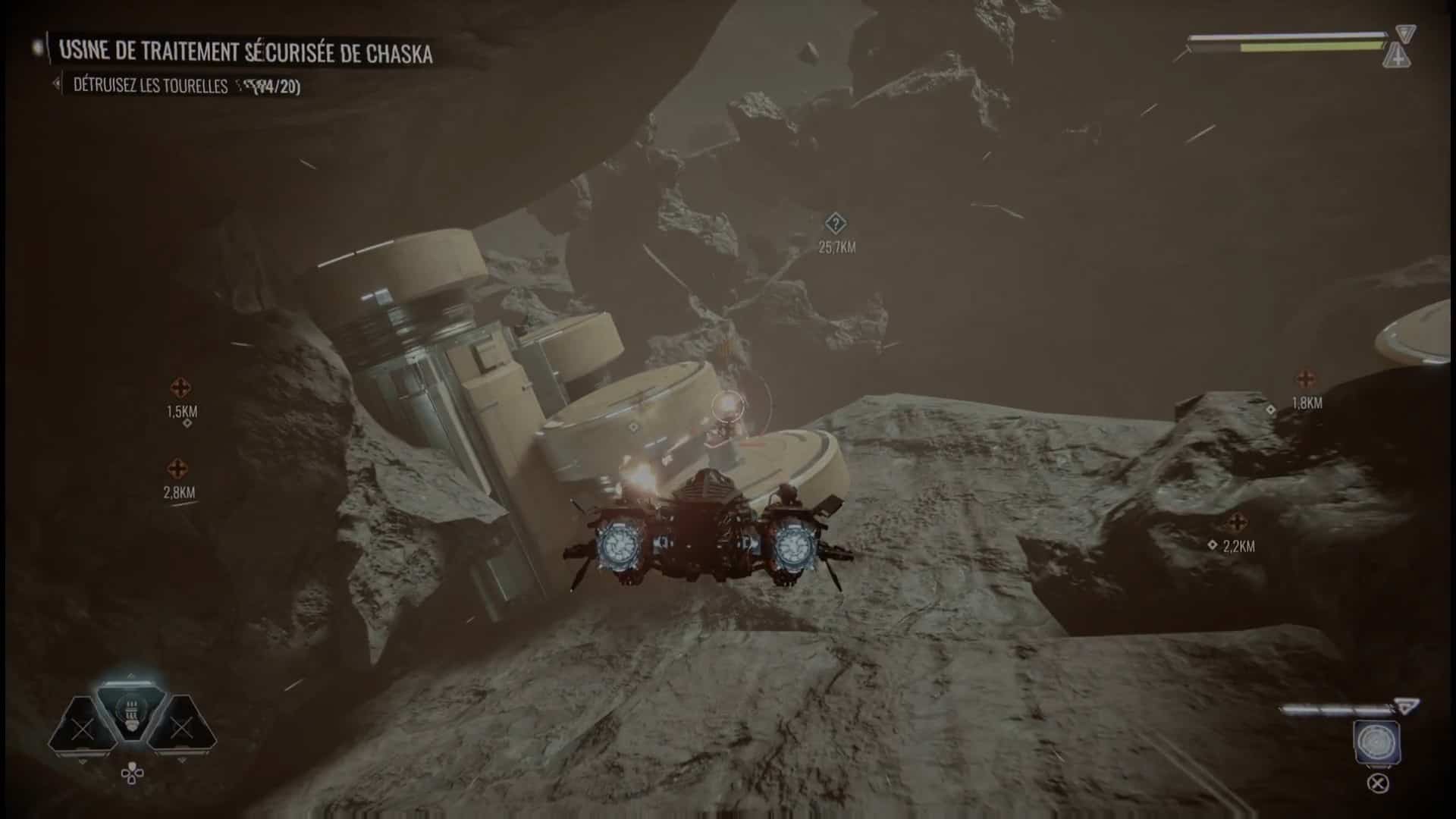Expand the left weapon slot chevron

coord(83,761)
